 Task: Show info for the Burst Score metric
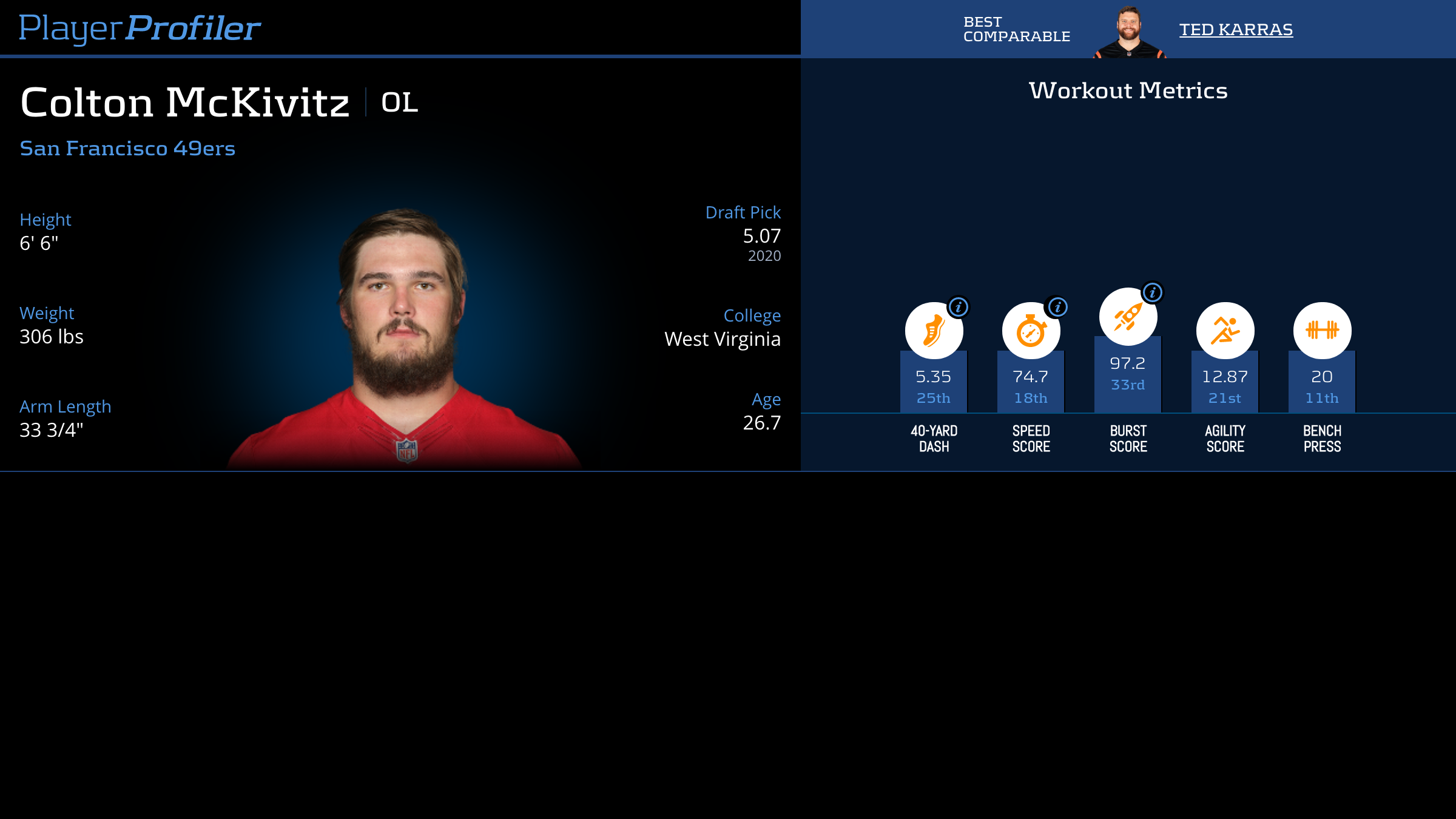1152,292
